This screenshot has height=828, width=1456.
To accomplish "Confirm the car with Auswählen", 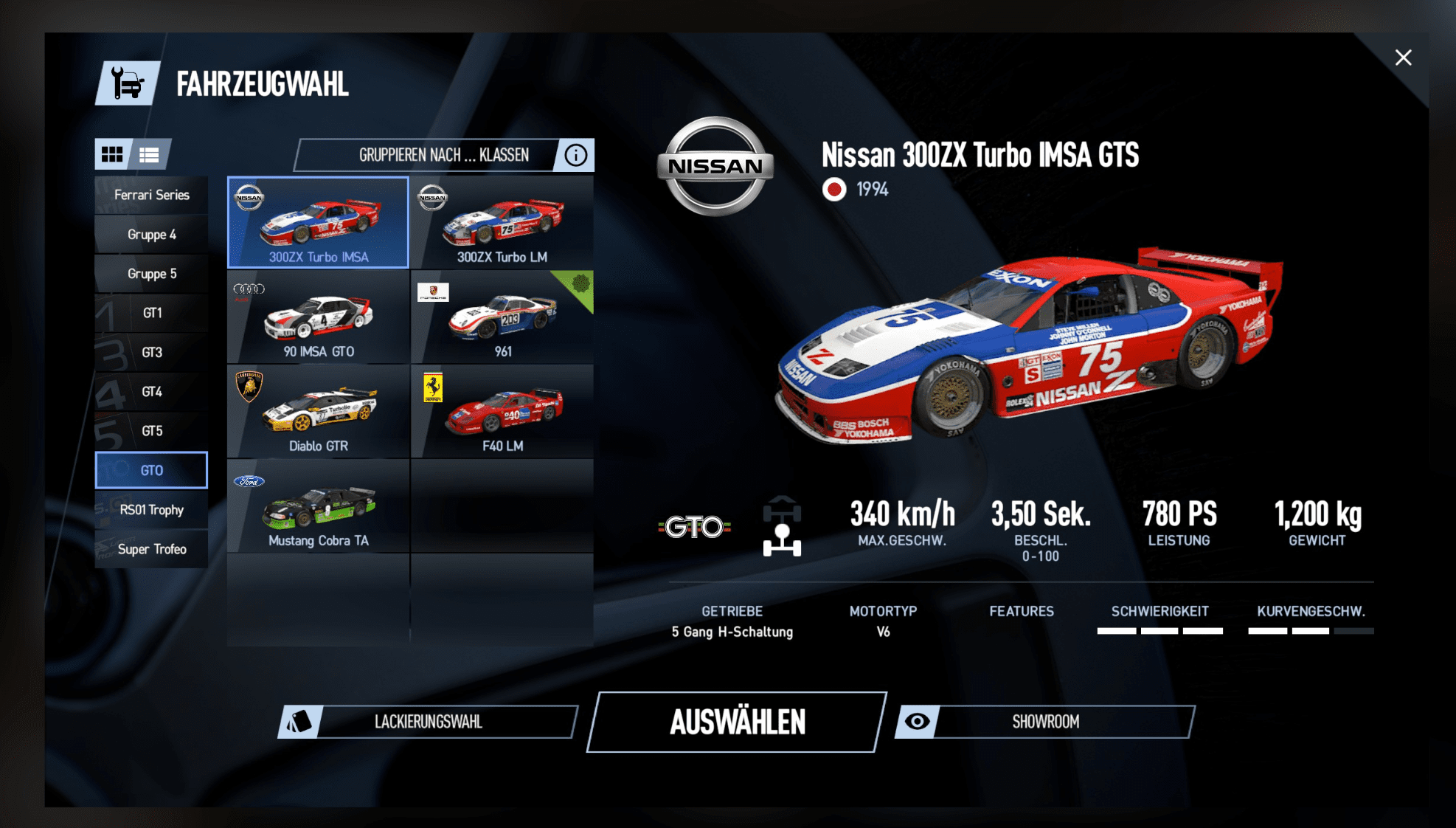I will click(x=737, y=722).
